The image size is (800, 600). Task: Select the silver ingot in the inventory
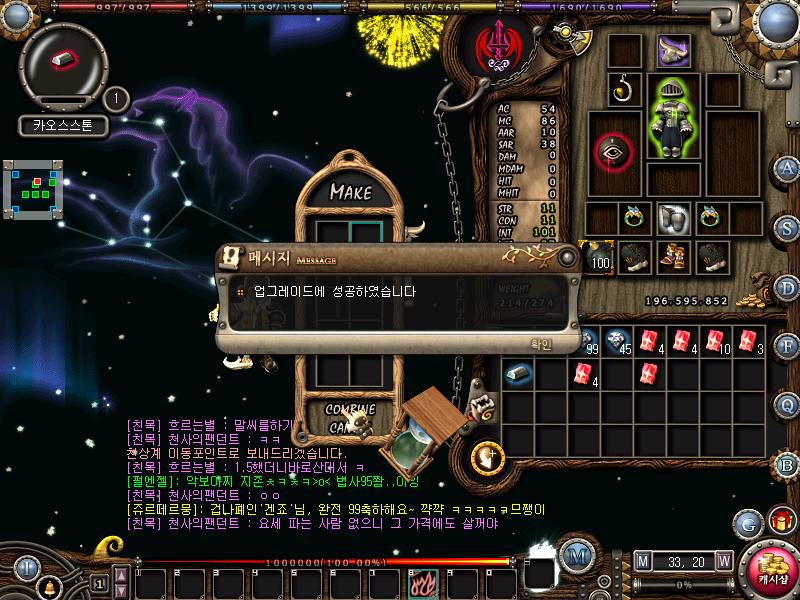click(518, 374)
